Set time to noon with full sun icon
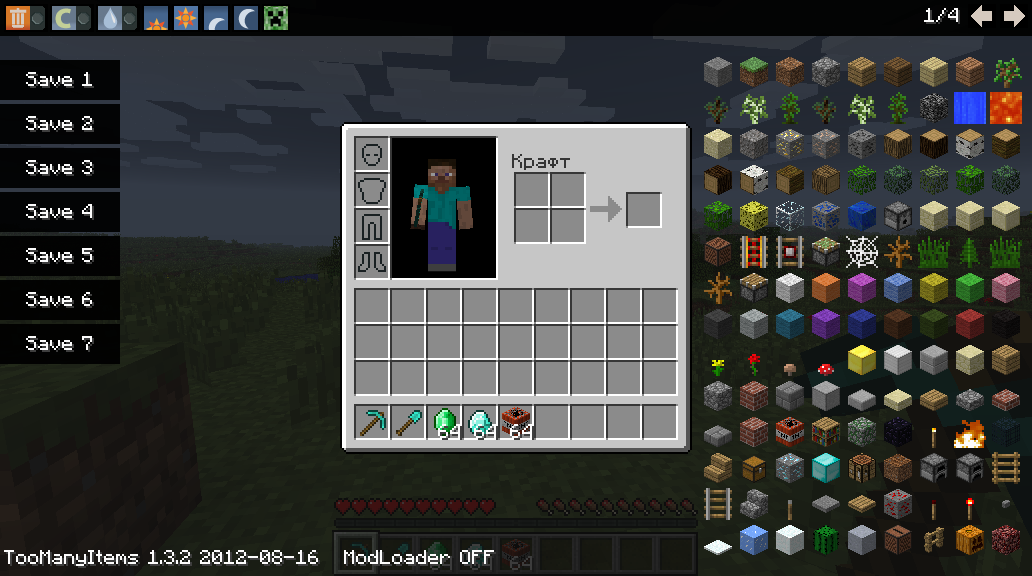The height and width of the screenshot is (576, 1032). click(185, 17)
